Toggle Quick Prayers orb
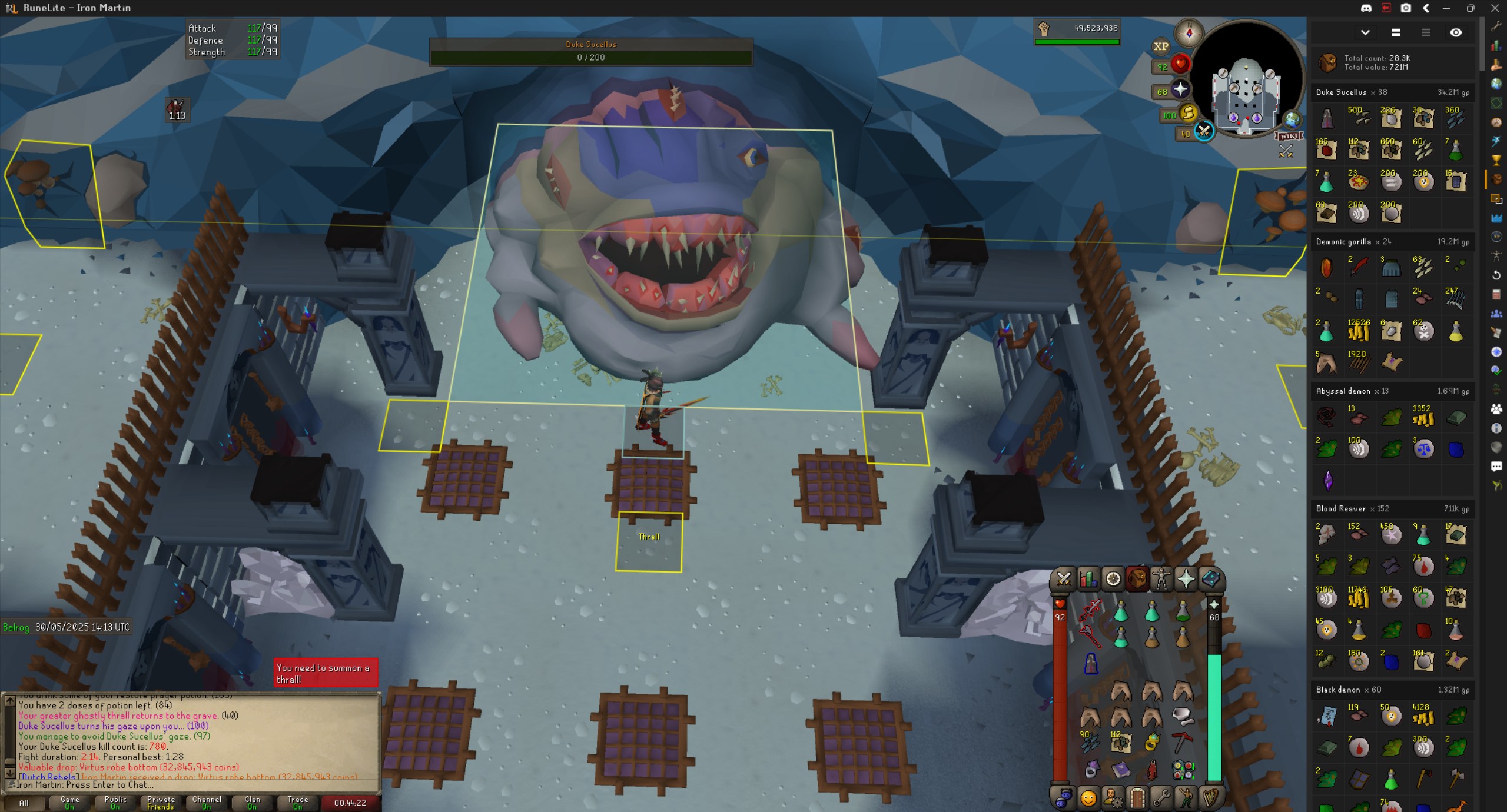Viewport: 1507px width, 812px height. [1180, 90]
